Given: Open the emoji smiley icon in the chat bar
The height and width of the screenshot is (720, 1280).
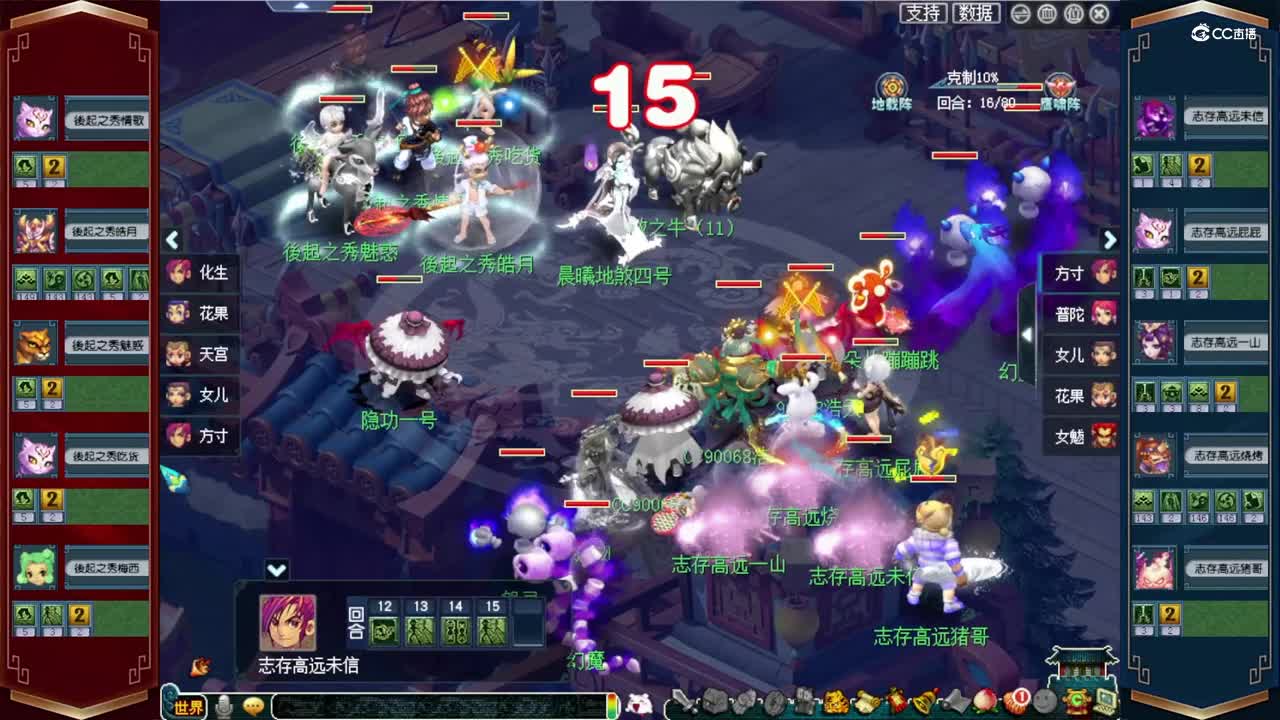Looking at the screenshot, I should (252, 703).
